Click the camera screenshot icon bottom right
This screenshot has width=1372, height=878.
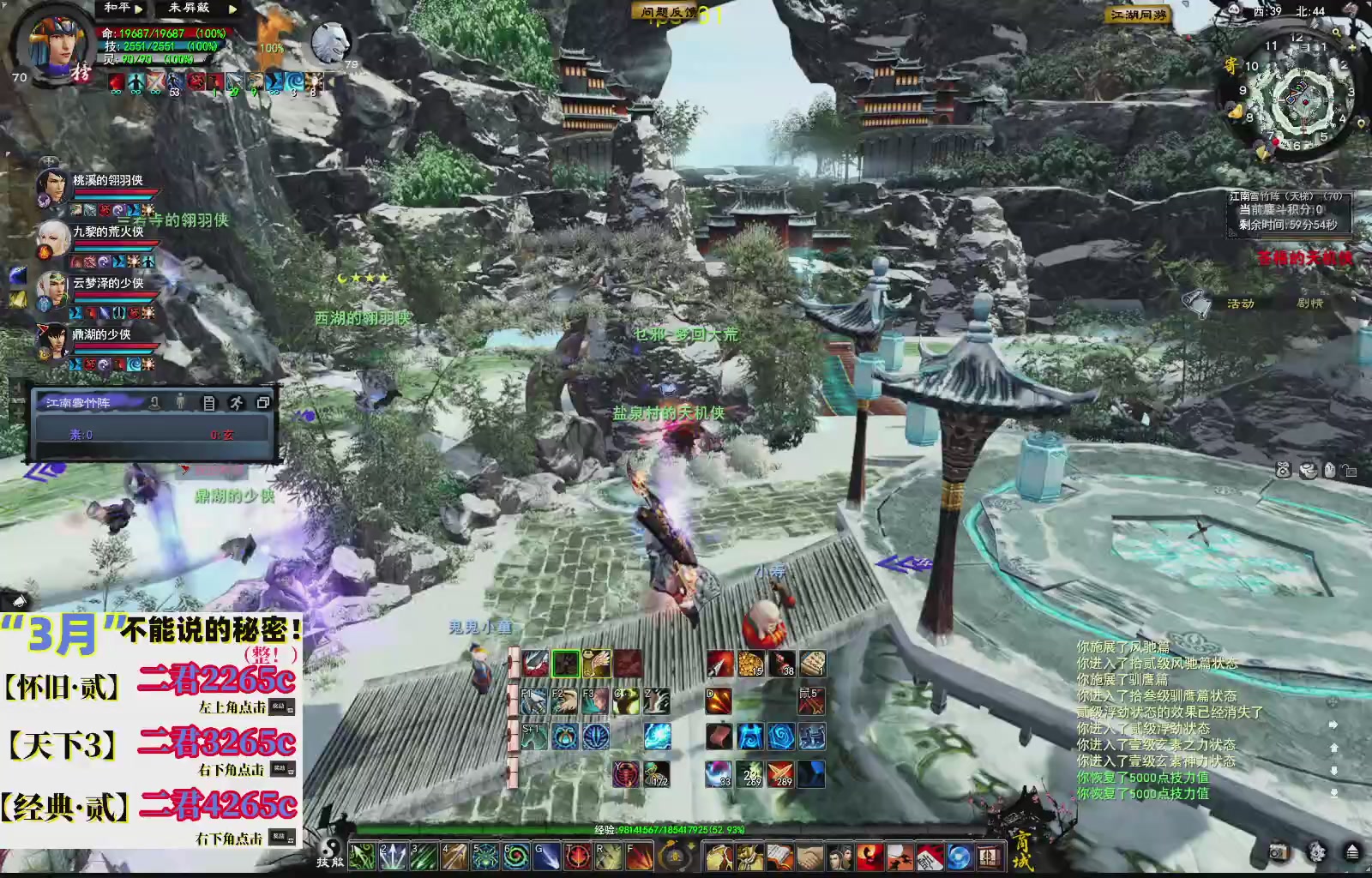click(1279, 852)
